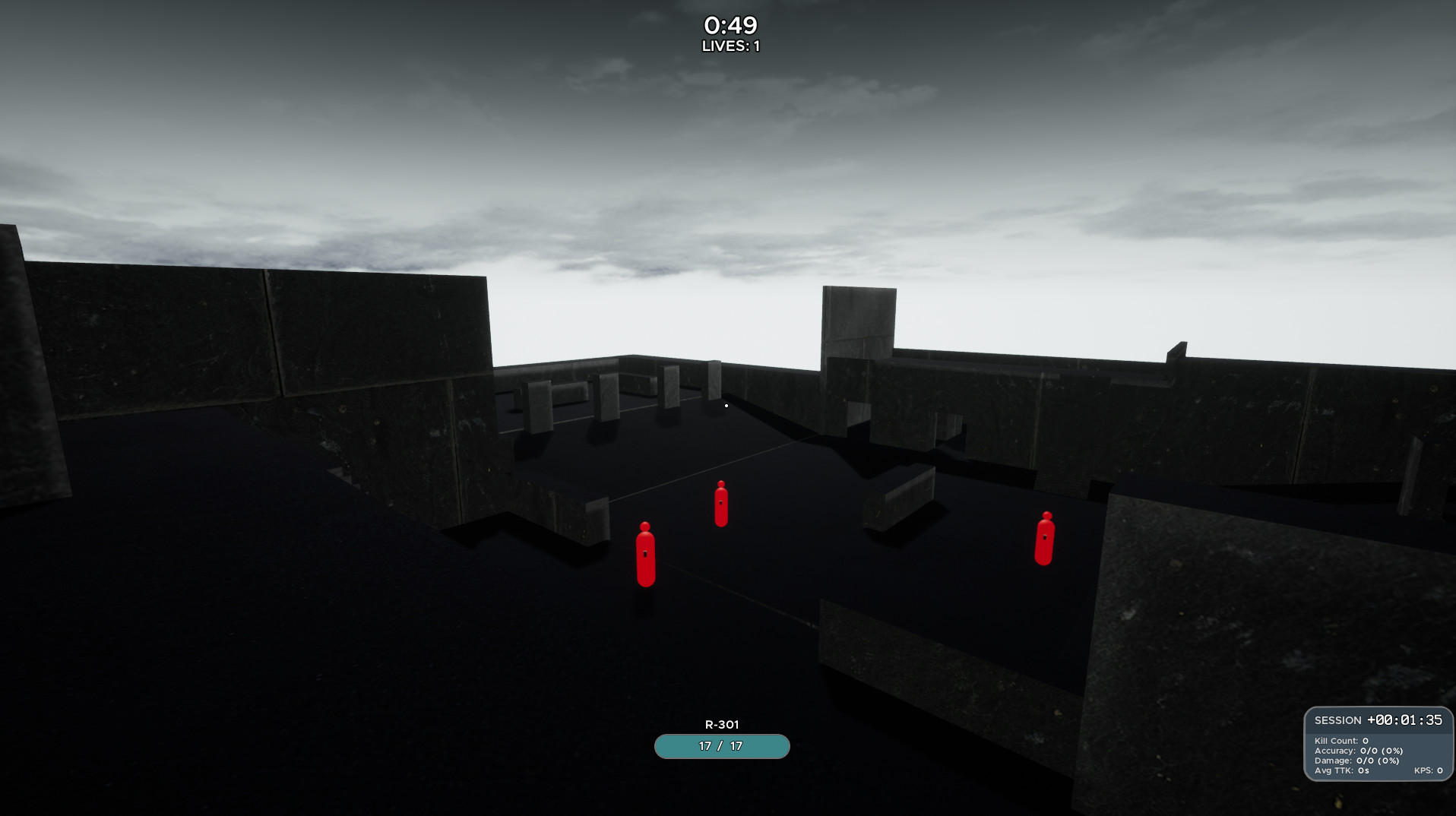Click the session timer +00:01:35
The height and width of the screenshot is (816, 1456).
point(1405,720)
